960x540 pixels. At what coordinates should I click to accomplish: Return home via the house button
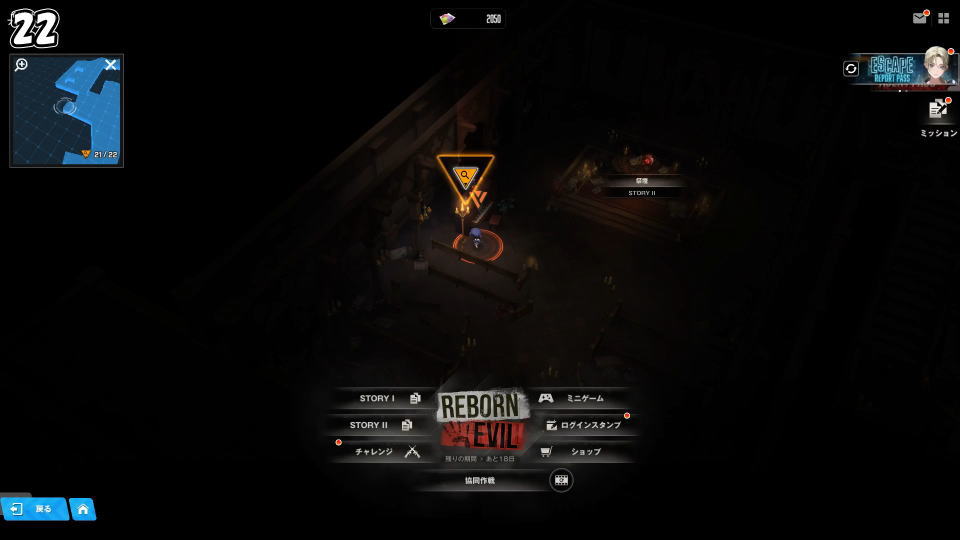(83, 509)
